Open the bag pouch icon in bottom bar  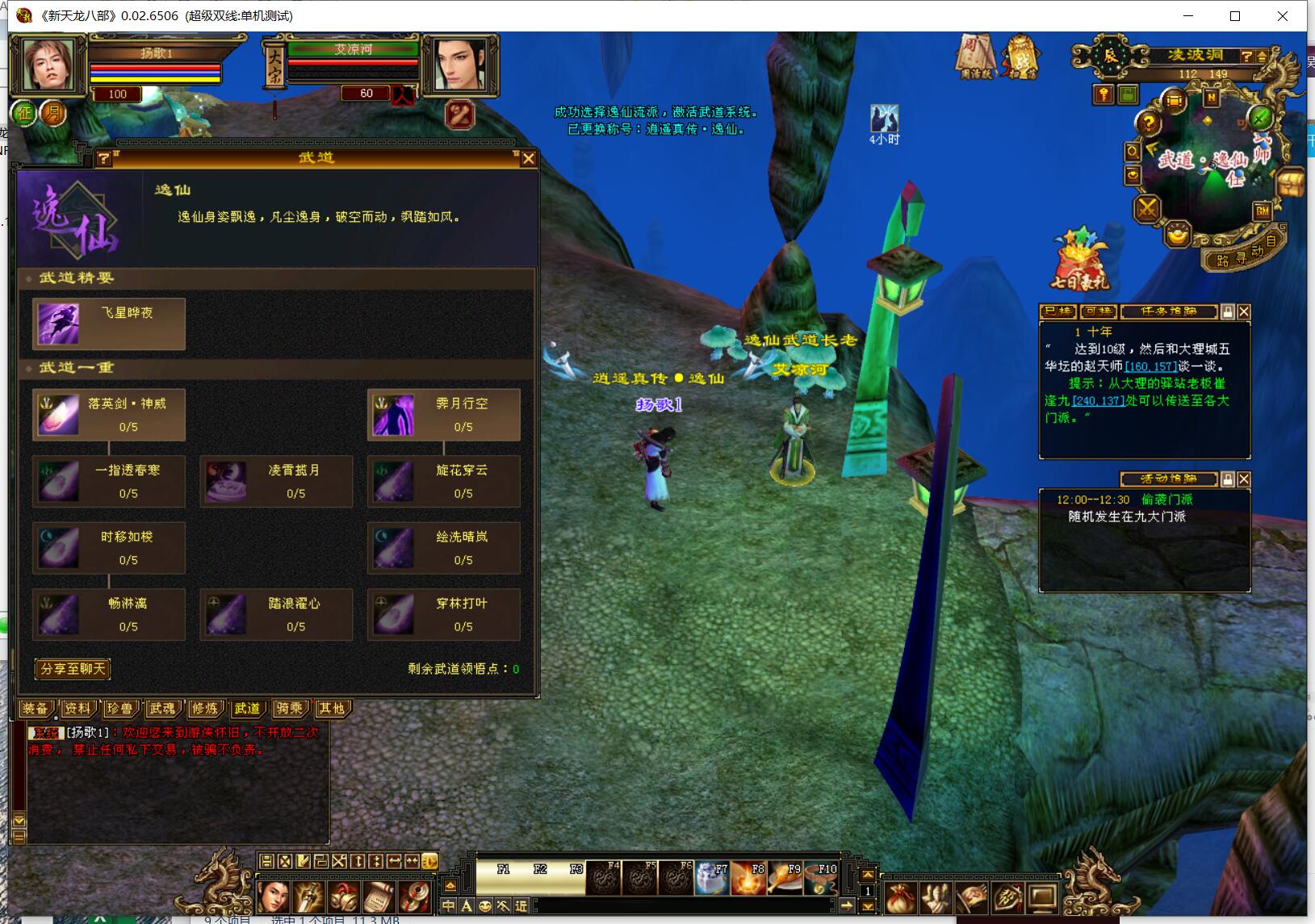pyautogui.click(x=900, y=897)
